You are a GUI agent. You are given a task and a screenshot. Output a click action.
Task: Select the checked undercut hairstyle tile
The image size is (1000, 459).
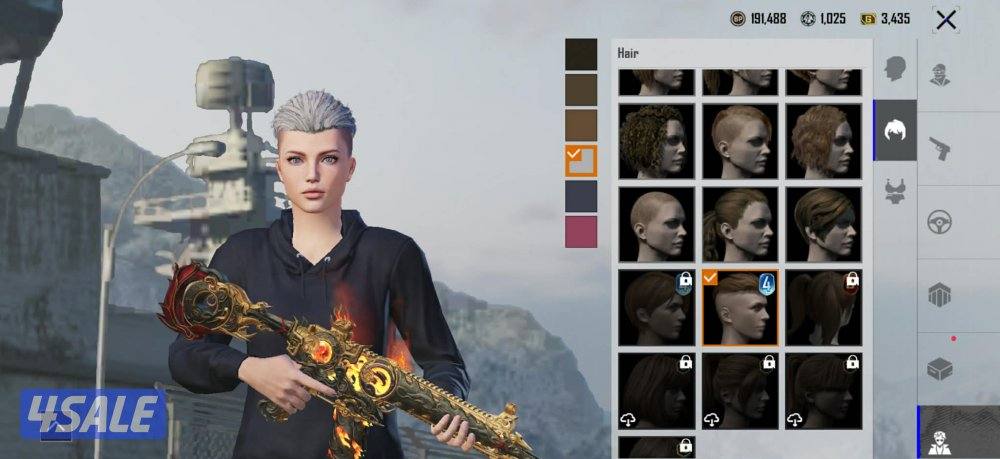(739, 307)
